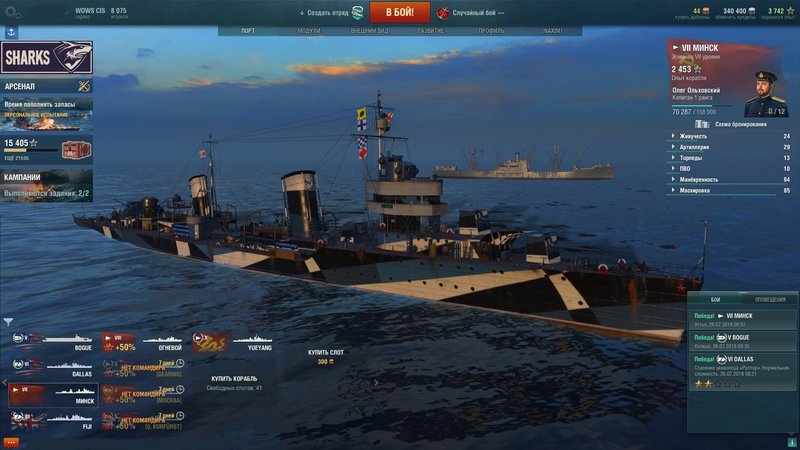800x450 pixels.
Task: Select the ПОРТ tab
Action: tap(248, 31)
